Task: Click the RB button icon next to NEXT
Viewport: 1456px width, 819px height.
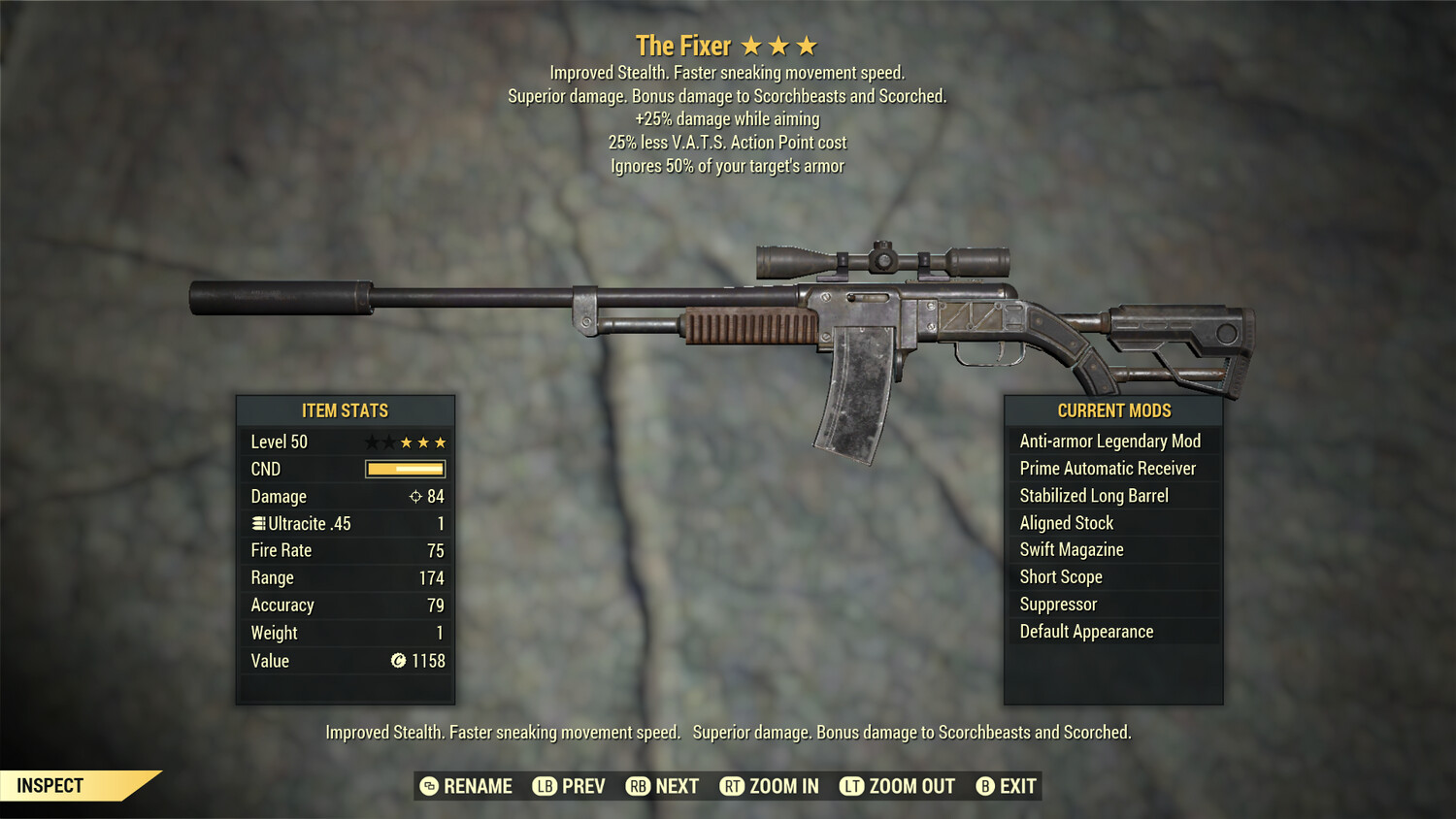Action: pyautogui.click(x=639, y=786)
